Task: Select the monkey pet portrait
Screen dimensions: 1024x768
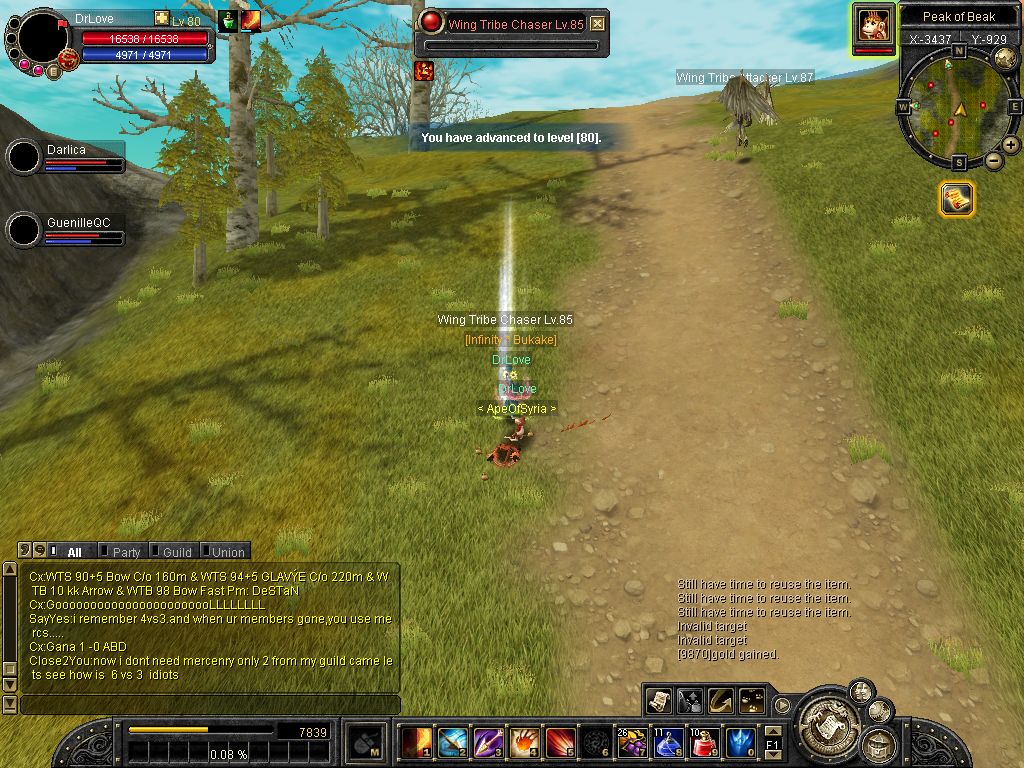Action: point(873,24)
